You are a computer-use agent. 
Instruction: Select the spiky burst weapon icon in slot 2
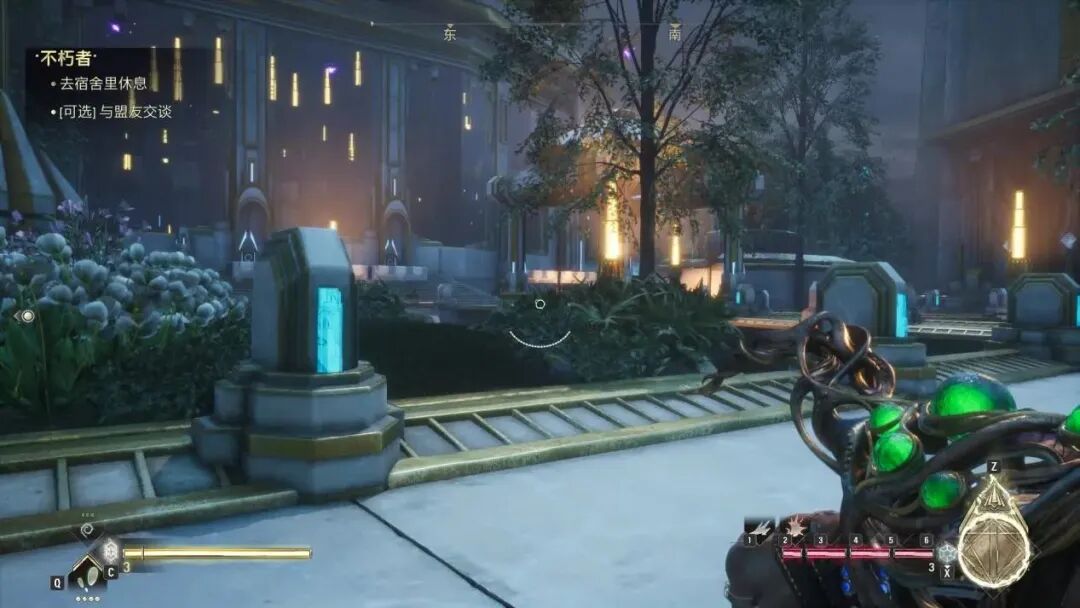(x=795, y=525)
